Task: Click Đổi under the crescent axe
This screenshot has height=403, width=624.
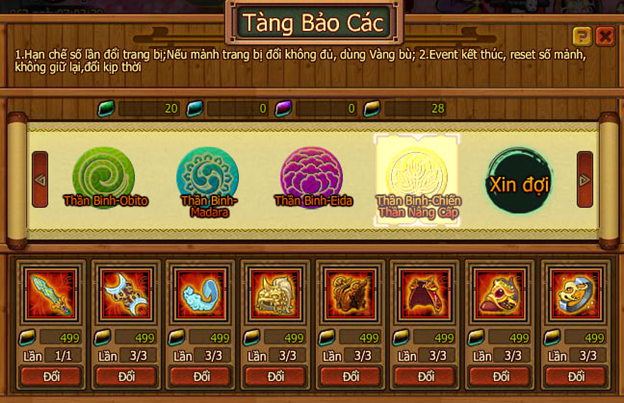Action: pos(126,377)
